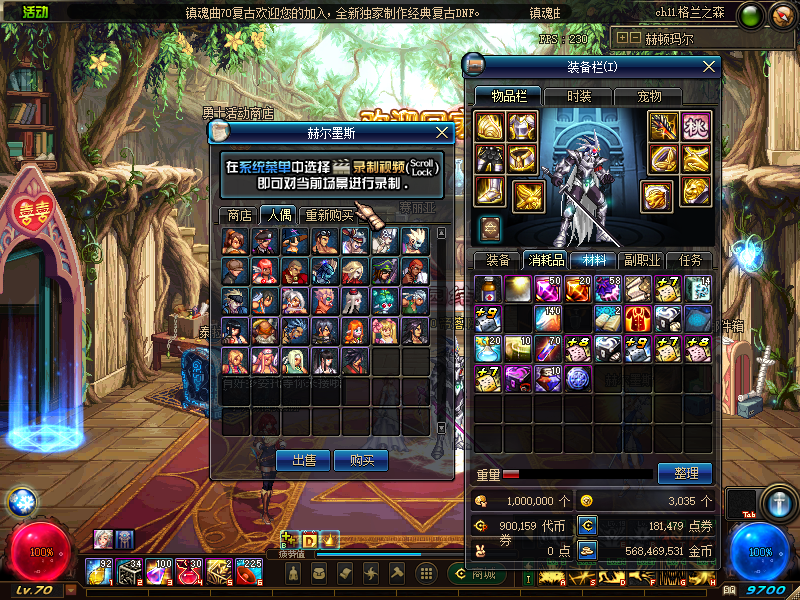Switch to the 时装 costume tab
The image size is (800, 600).
tap(579, 96)
